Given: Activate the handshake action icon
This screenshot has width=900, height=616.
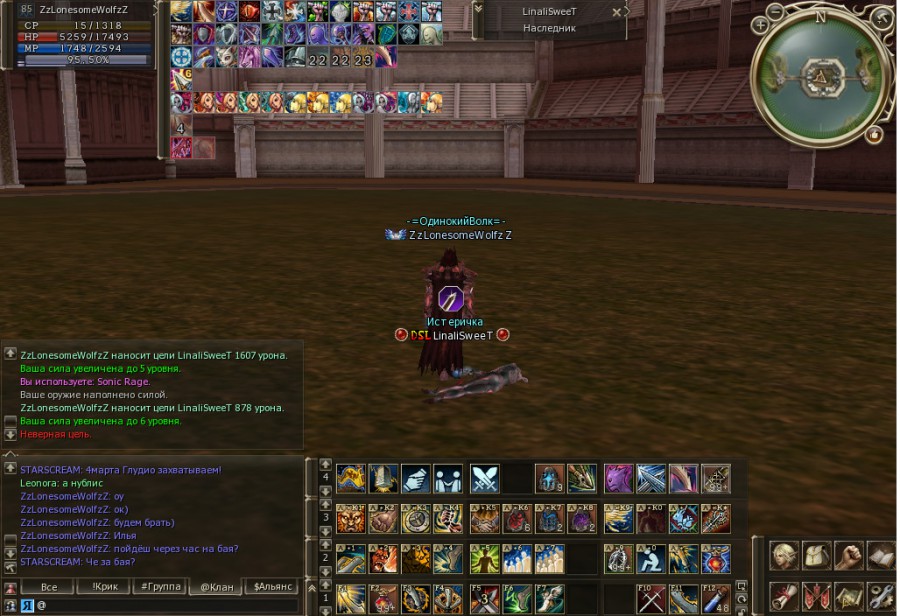Looking at the screenshot, I should (x=416, y=479).
